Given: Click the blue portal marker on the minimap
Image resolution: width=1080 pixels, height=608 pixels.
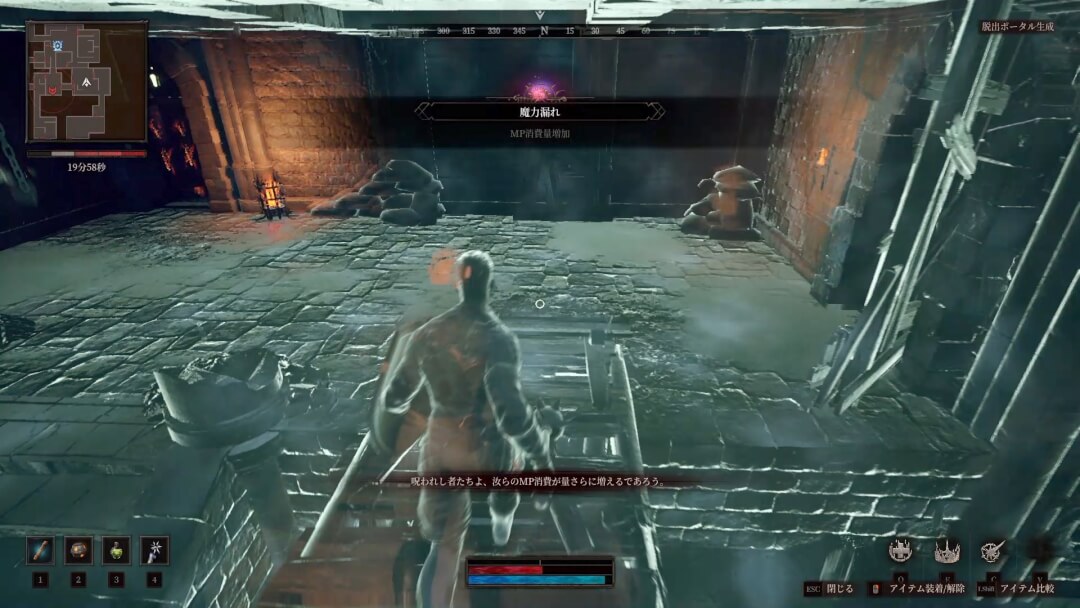Looking at the screenshot, I should pos(59,46).
